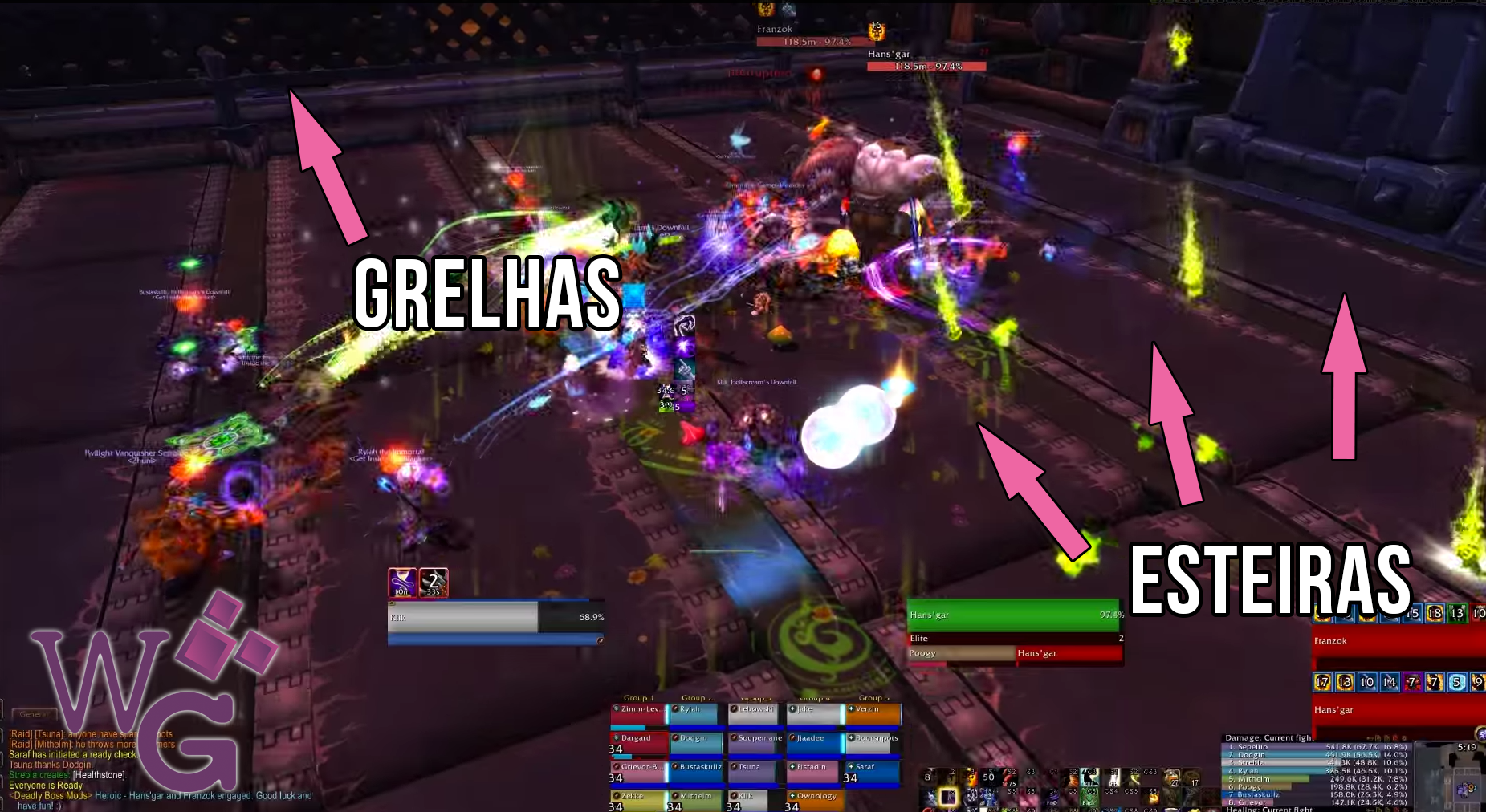This screenshot has height=812, width=1486.
Task: Click the debuff icon showing 2 stacks
Action: [x=434, y=583]
